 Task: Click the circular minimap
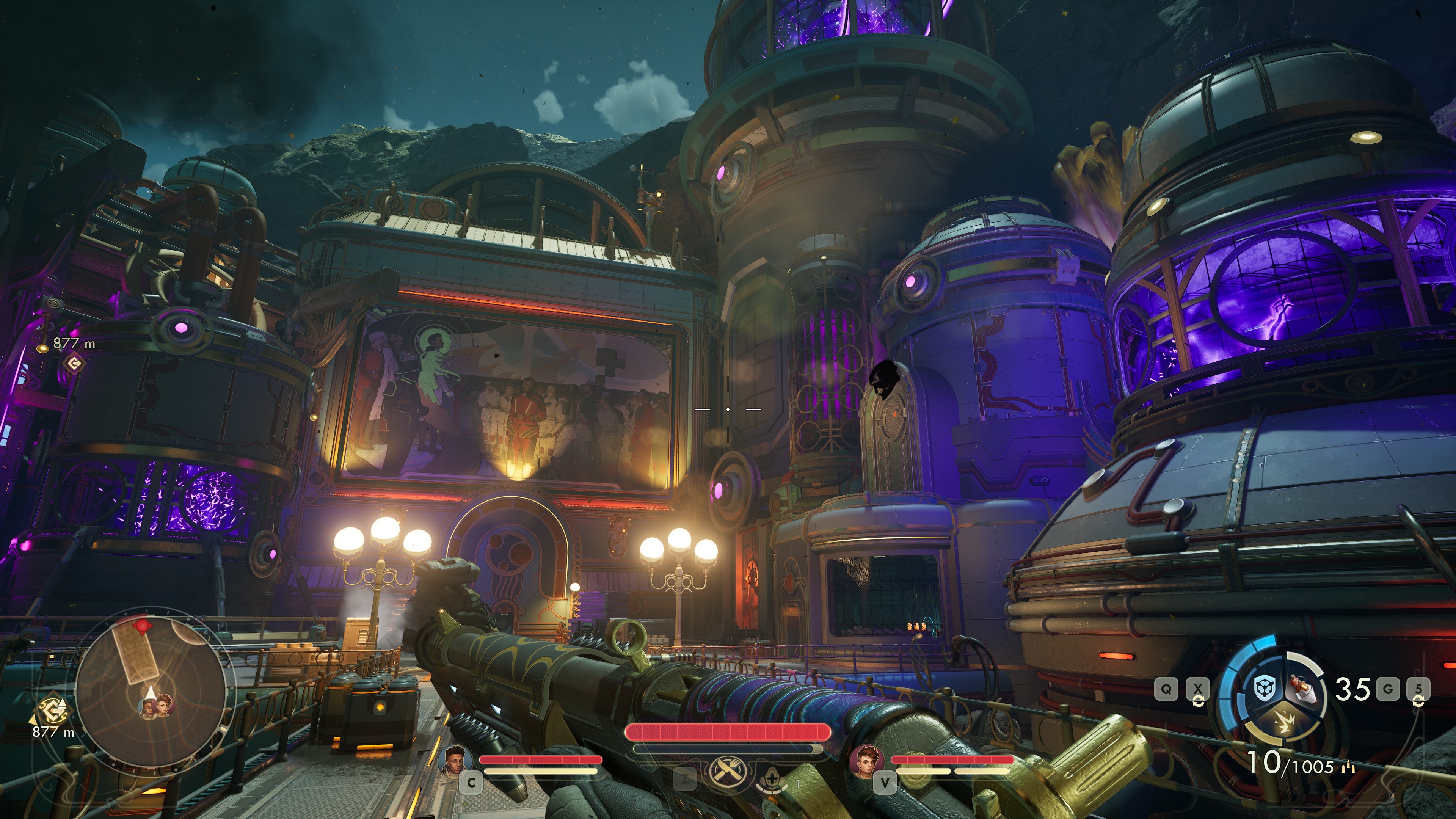pyautogui.click(x=151, y=687)
